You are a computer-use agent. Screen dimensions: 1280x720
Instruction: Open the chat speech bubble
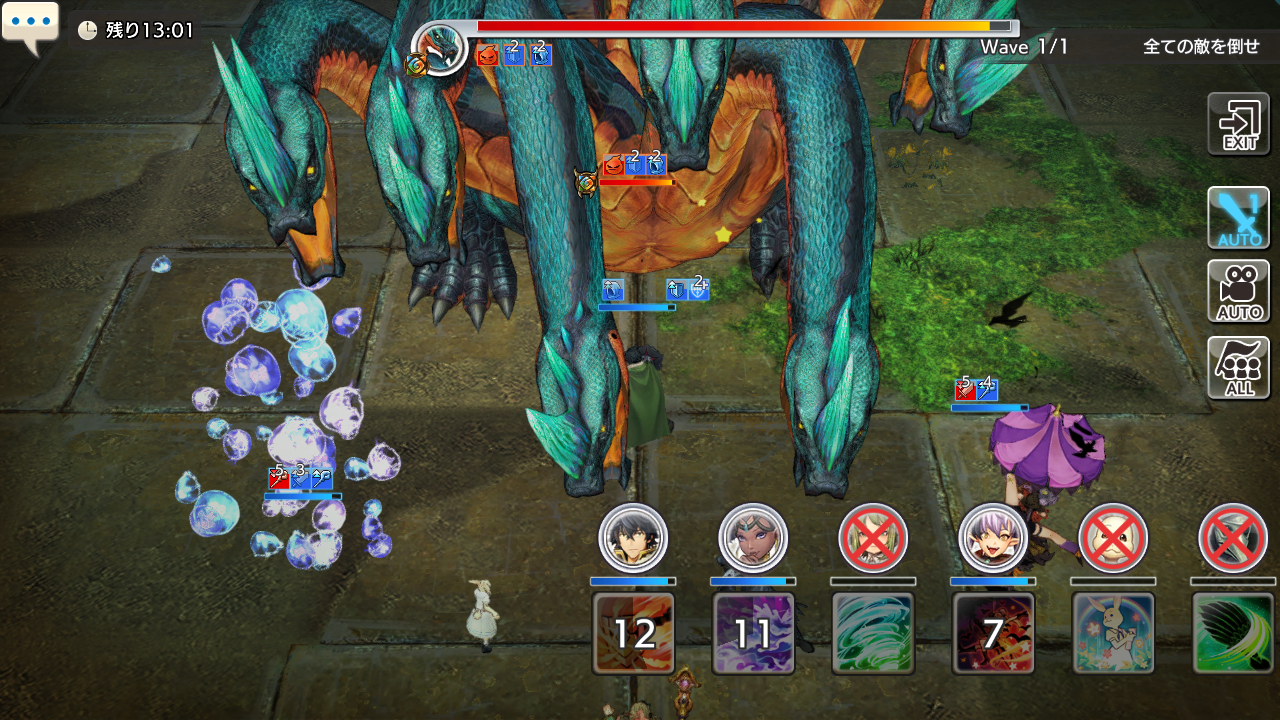[x=30, y=26]
